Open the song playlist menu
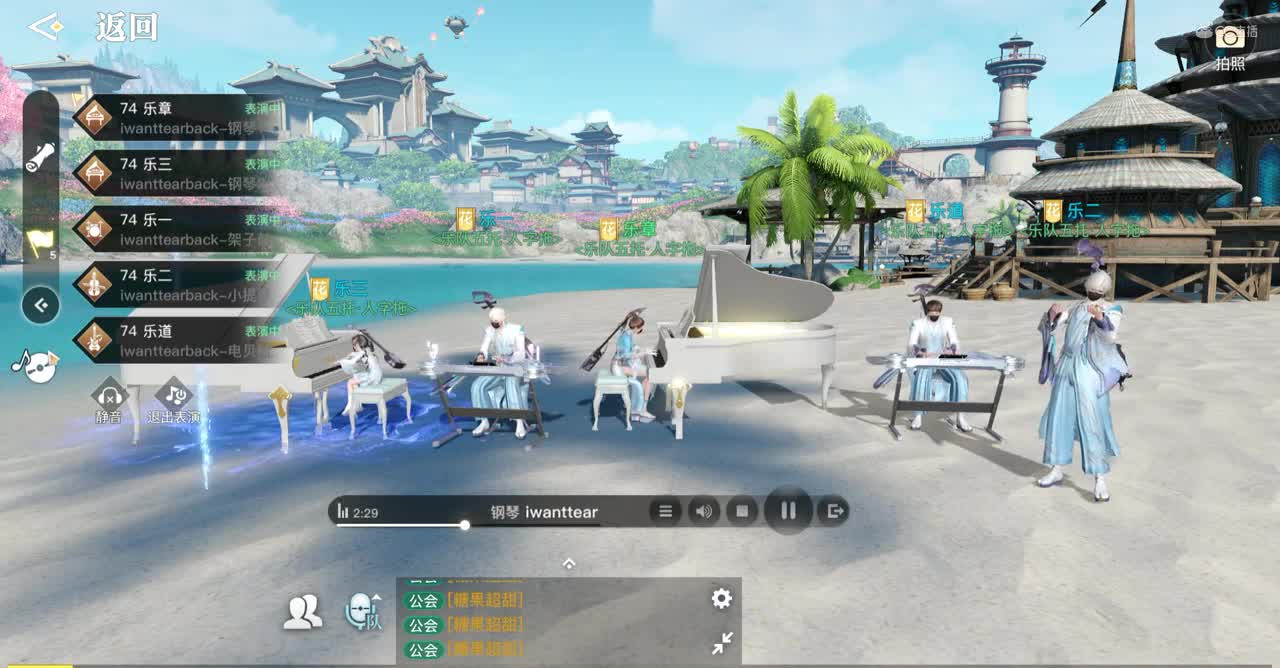The width and height of the screenshot is (1280, 668). pyautogui.click(x=665, y=512)
